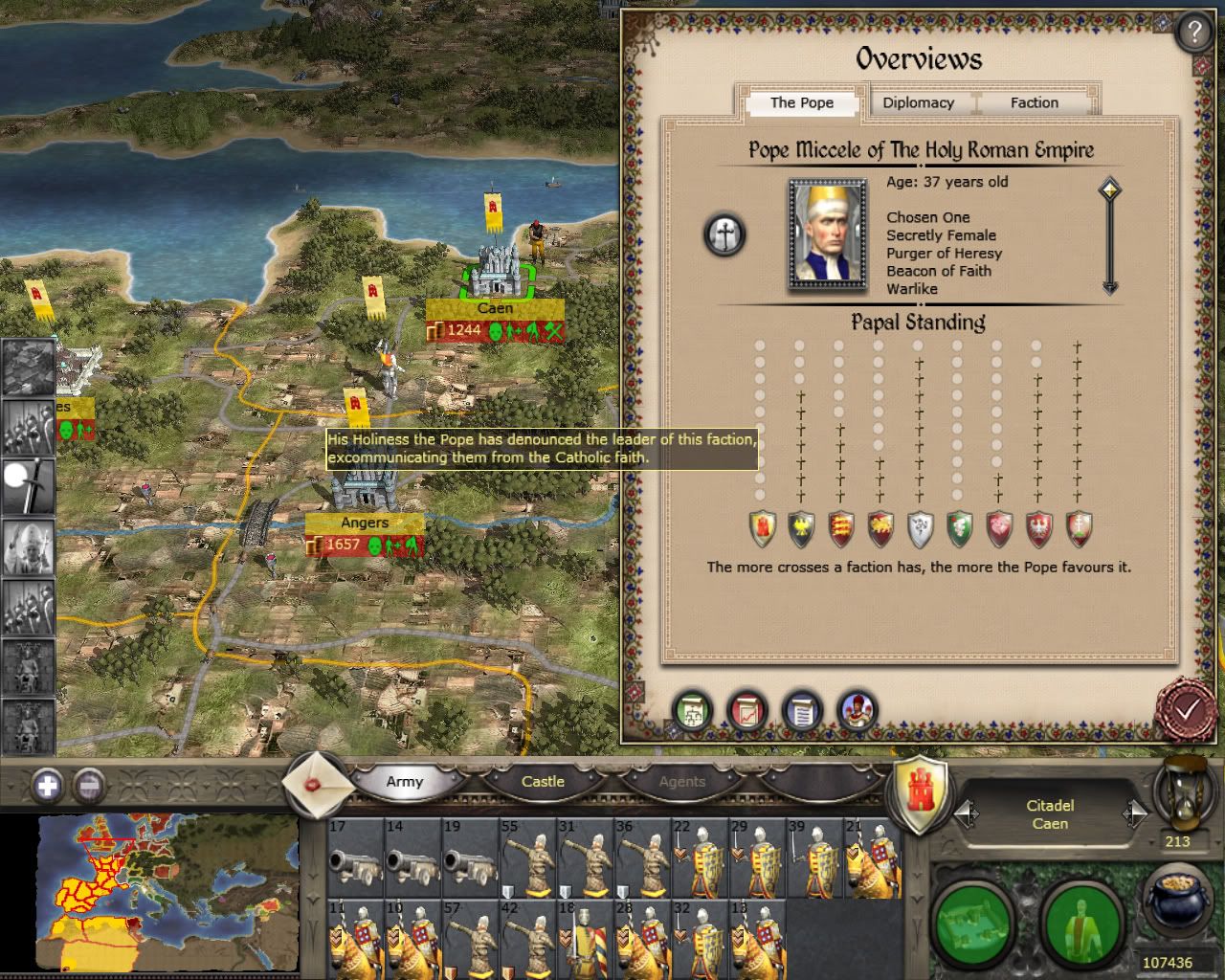
Task: Open the Faction overview tab
Action: (x=1034, y=102)
